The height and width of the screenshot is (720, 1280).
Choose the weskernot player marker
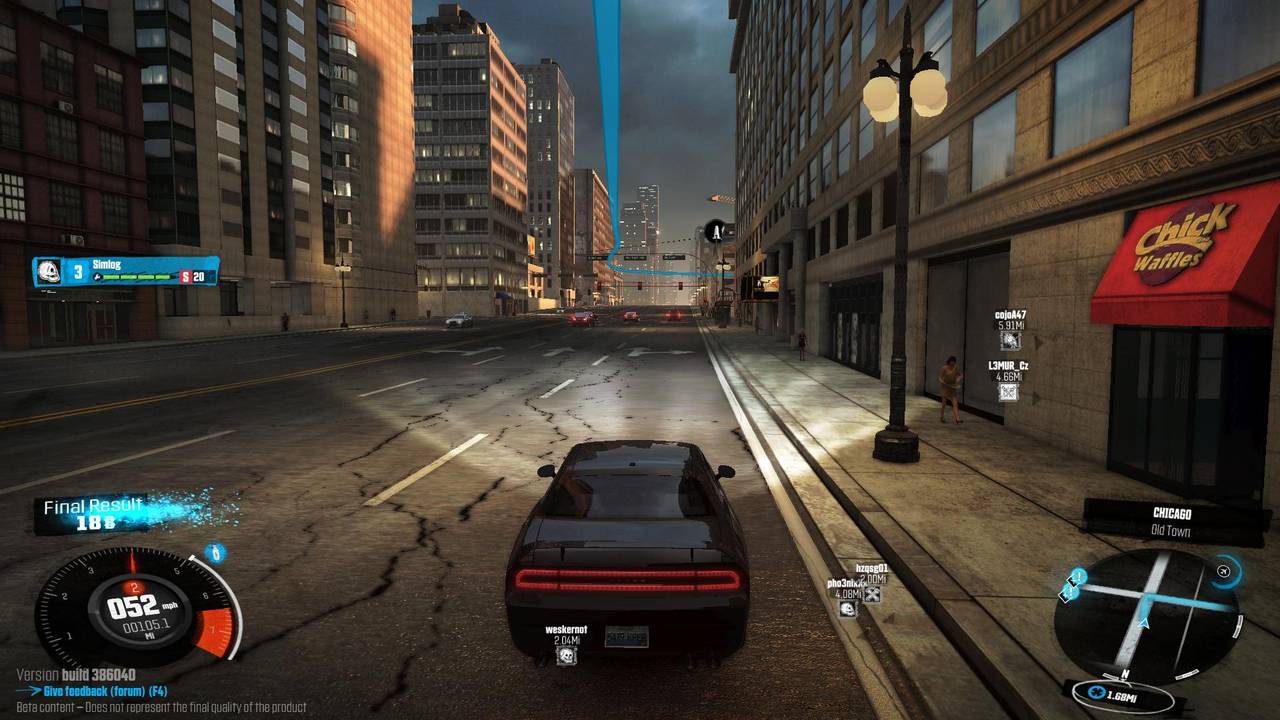tap(565, 655)
